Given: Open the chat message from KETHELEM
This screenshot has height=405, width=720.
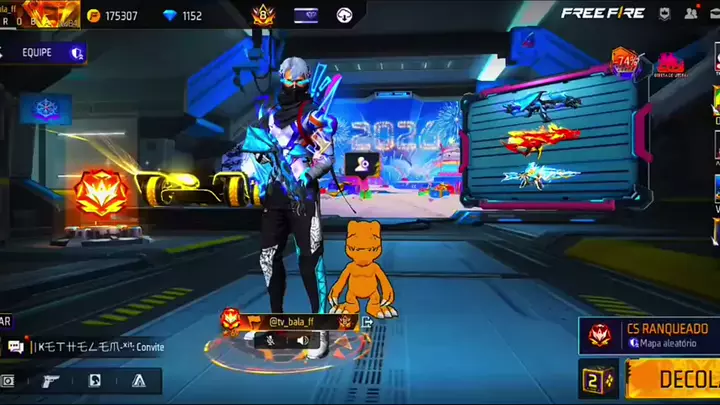Looking at the screenshot, I should 85,347.
